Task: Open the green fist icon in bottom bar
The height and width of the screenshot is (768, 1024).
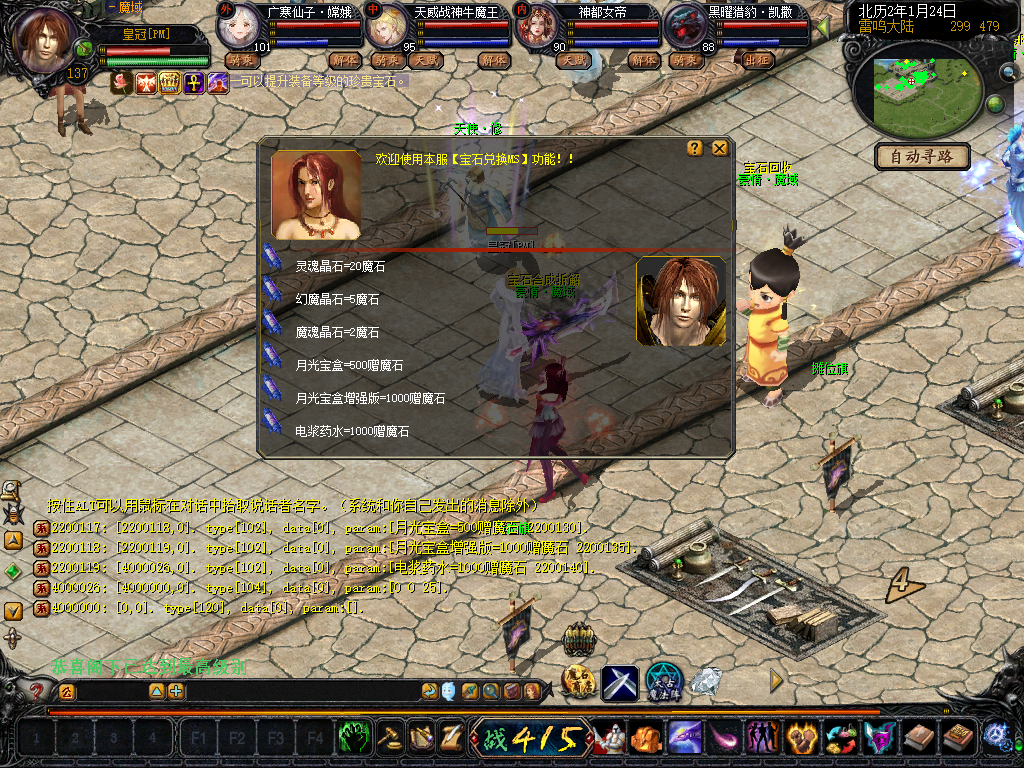Action: pyautogui.click(x=353, y=739)
